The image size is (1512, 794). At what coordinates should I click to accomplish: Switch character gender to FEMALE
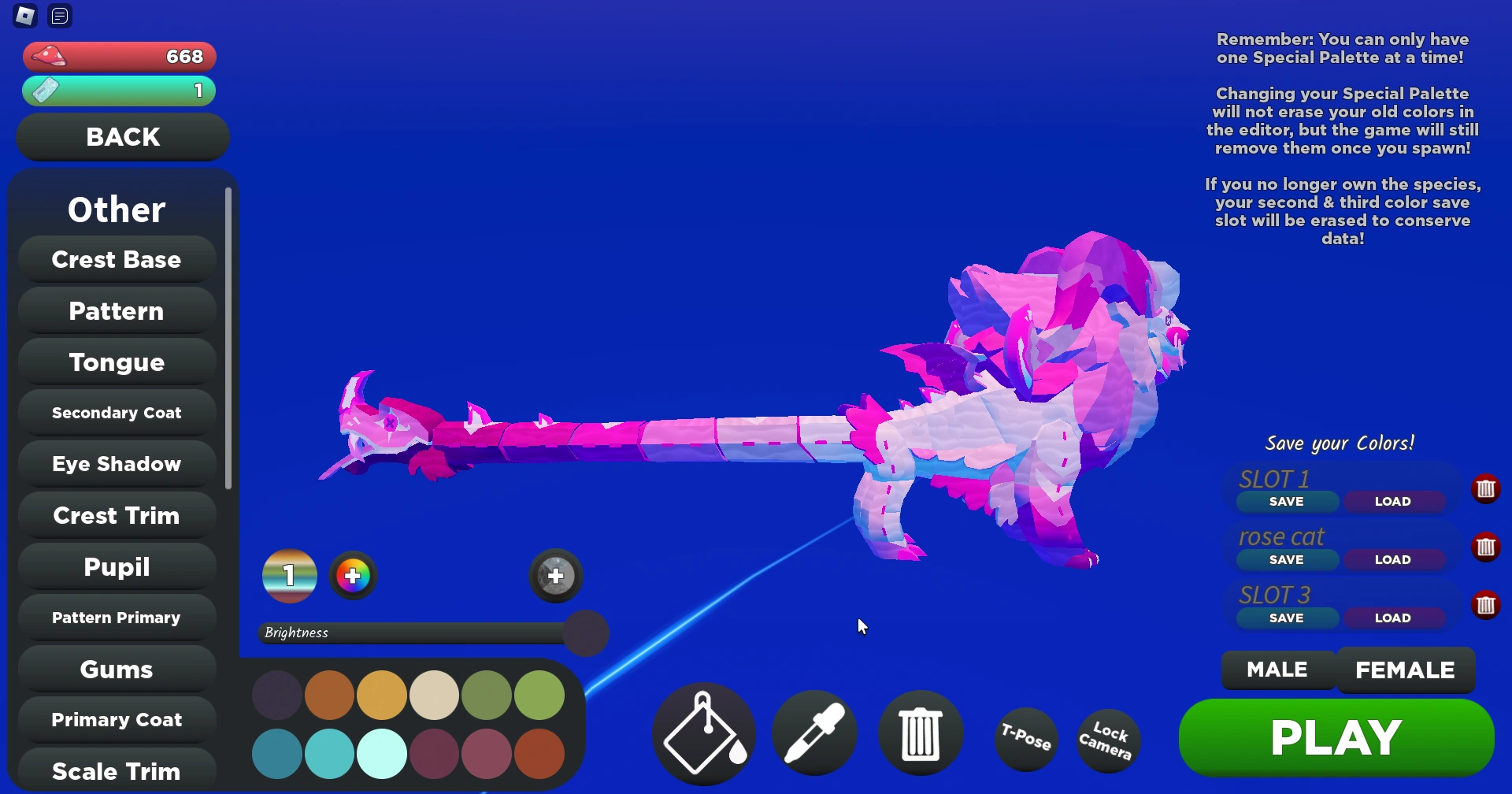[1406, 670]
